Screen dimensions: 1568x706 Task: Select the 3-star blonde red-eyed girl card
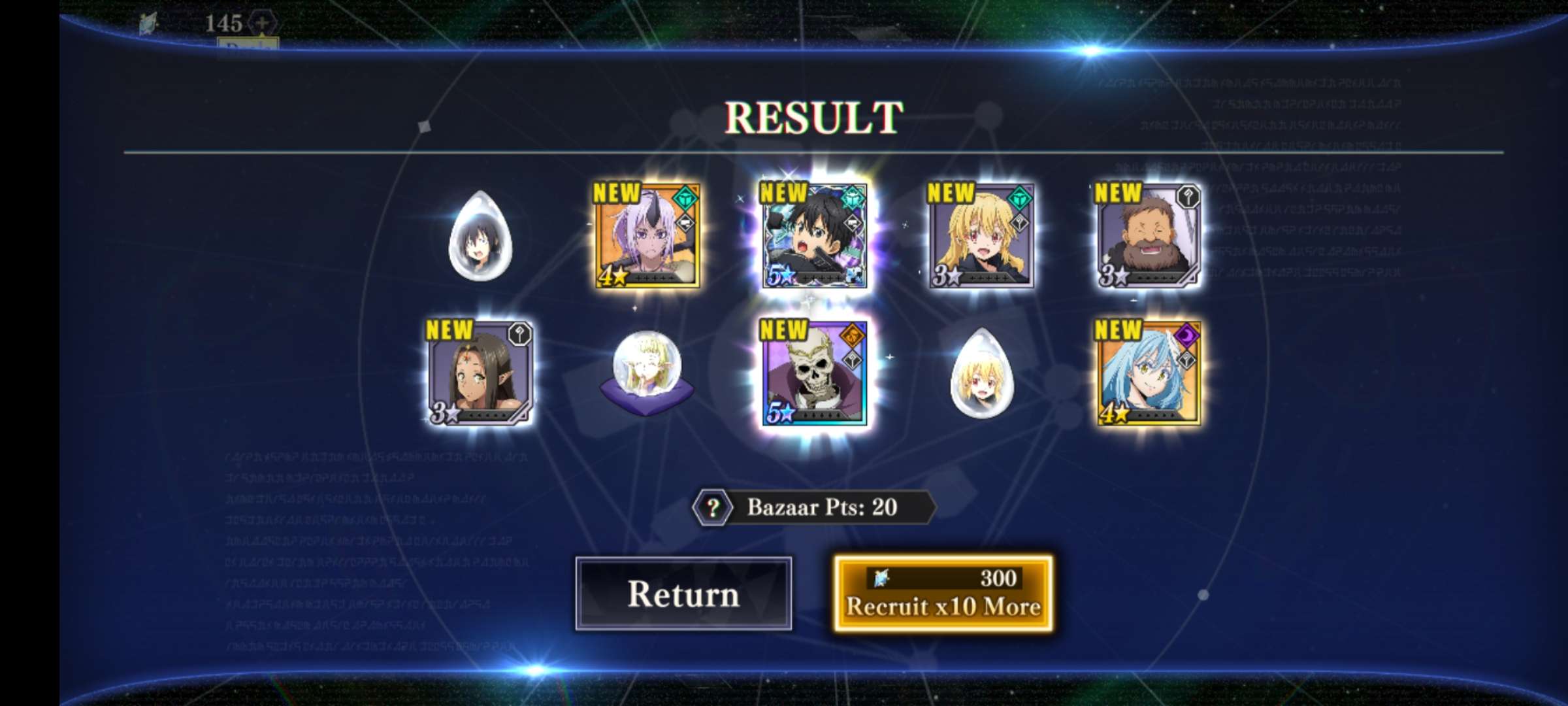(981, 236)
